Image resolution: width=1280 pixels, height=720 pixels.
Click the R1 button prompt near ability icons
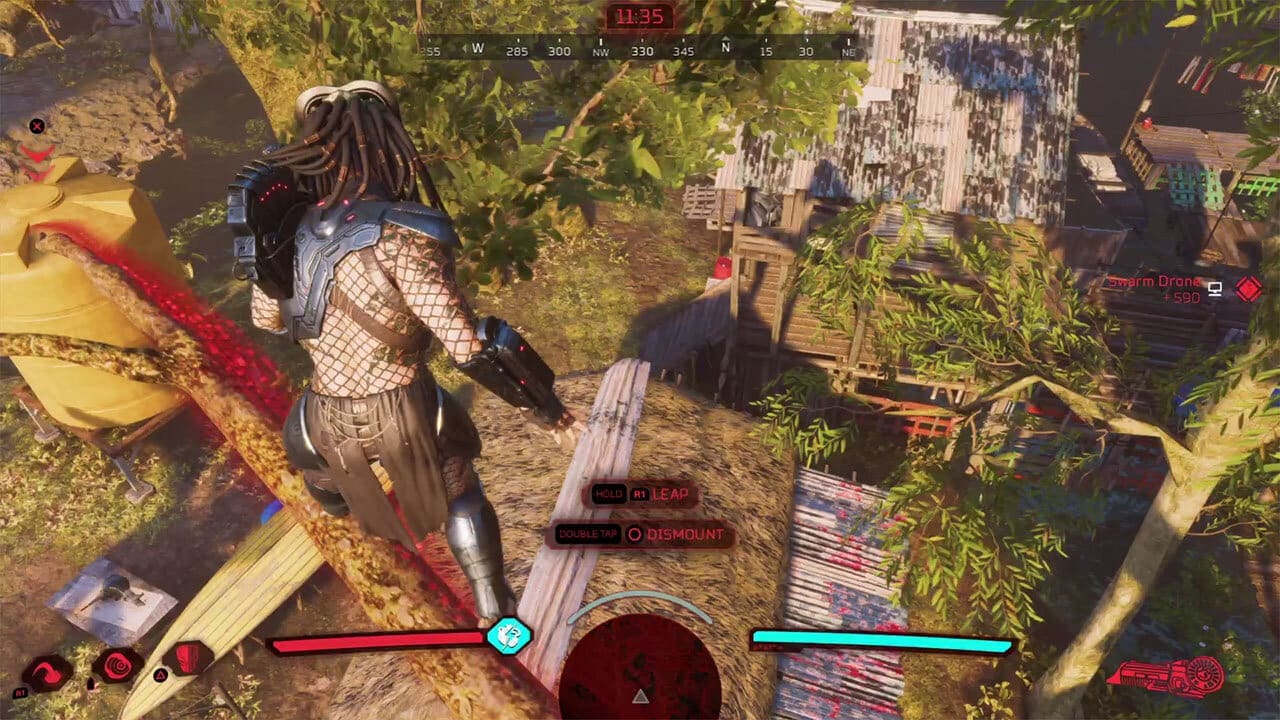pos(22,692)
